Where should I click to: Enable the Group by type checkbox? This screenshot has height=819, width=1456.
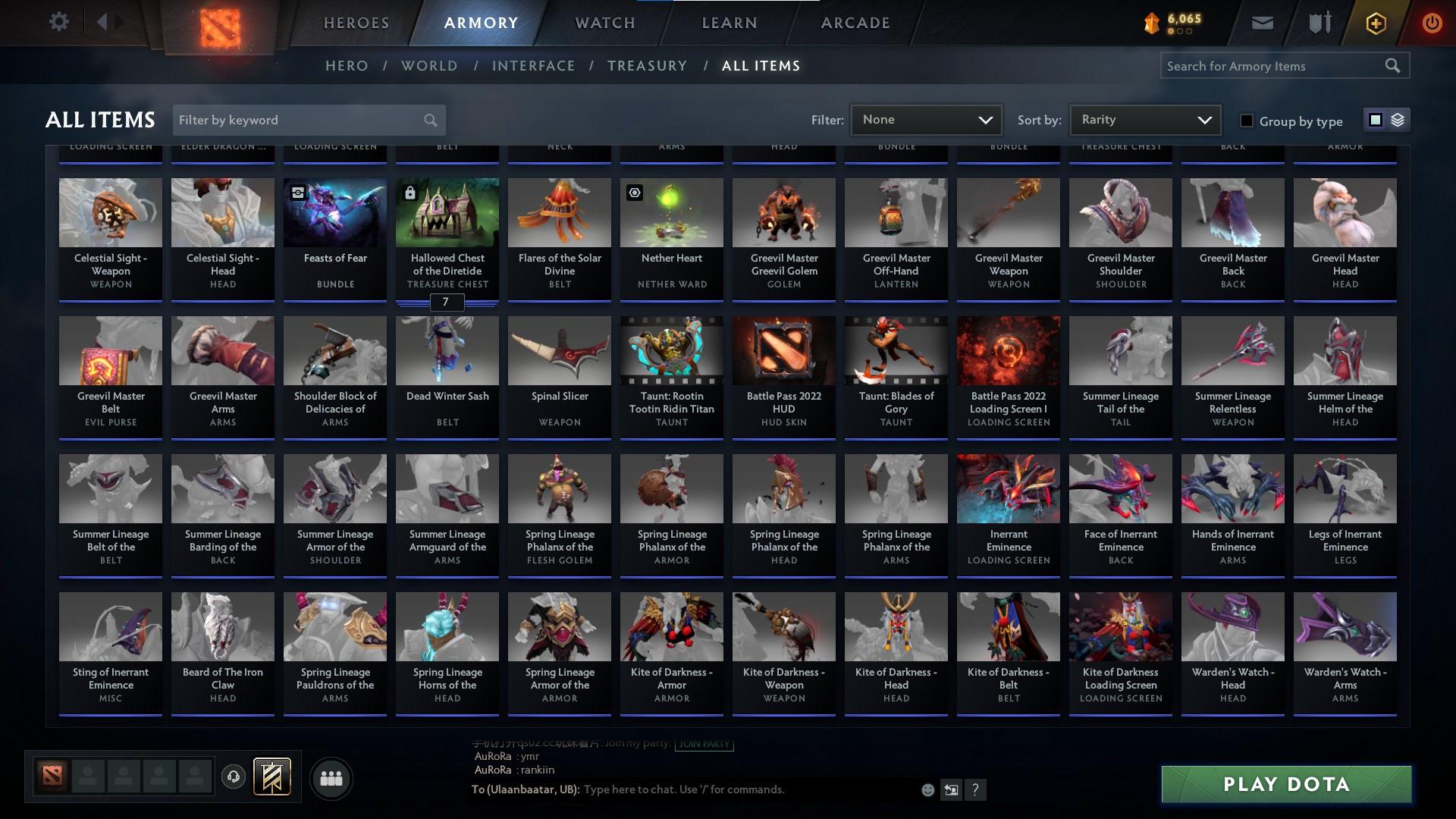(1246, 121)
